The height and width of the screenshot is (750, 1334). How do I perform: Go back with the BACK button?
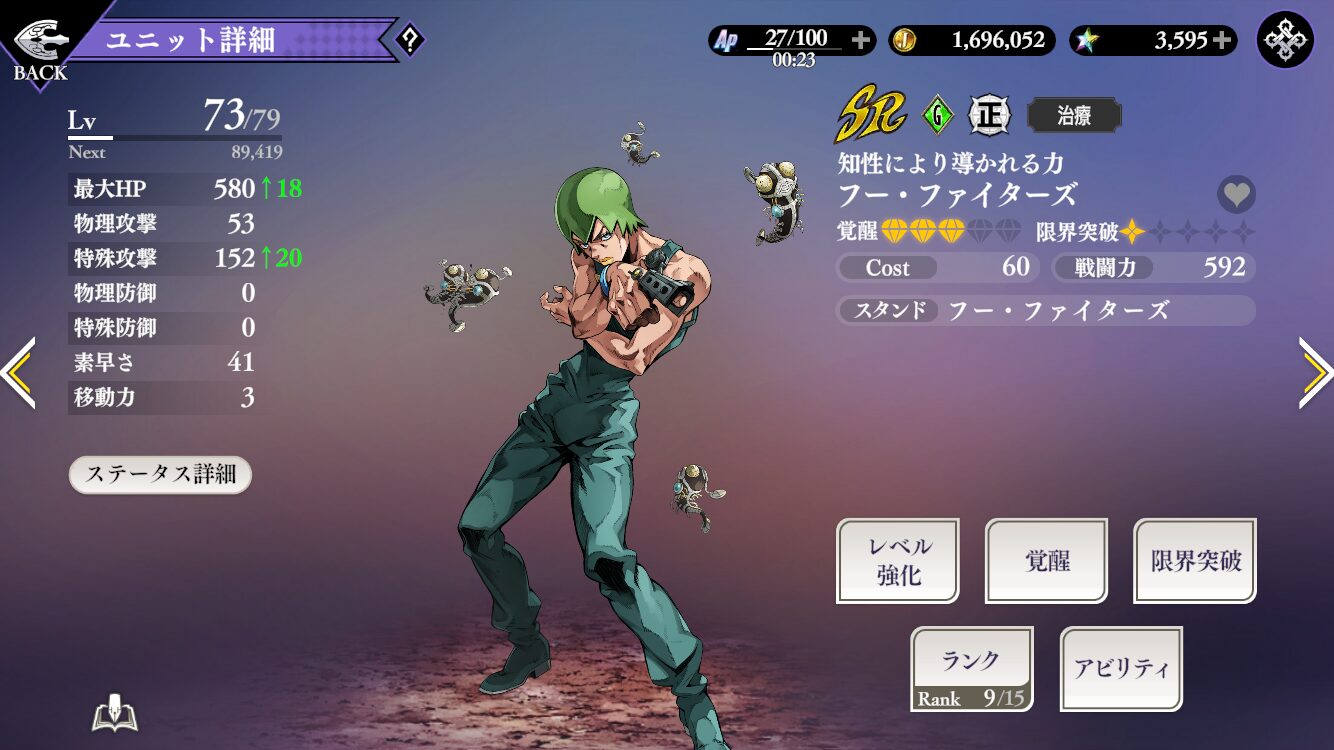tap(40, 47)
